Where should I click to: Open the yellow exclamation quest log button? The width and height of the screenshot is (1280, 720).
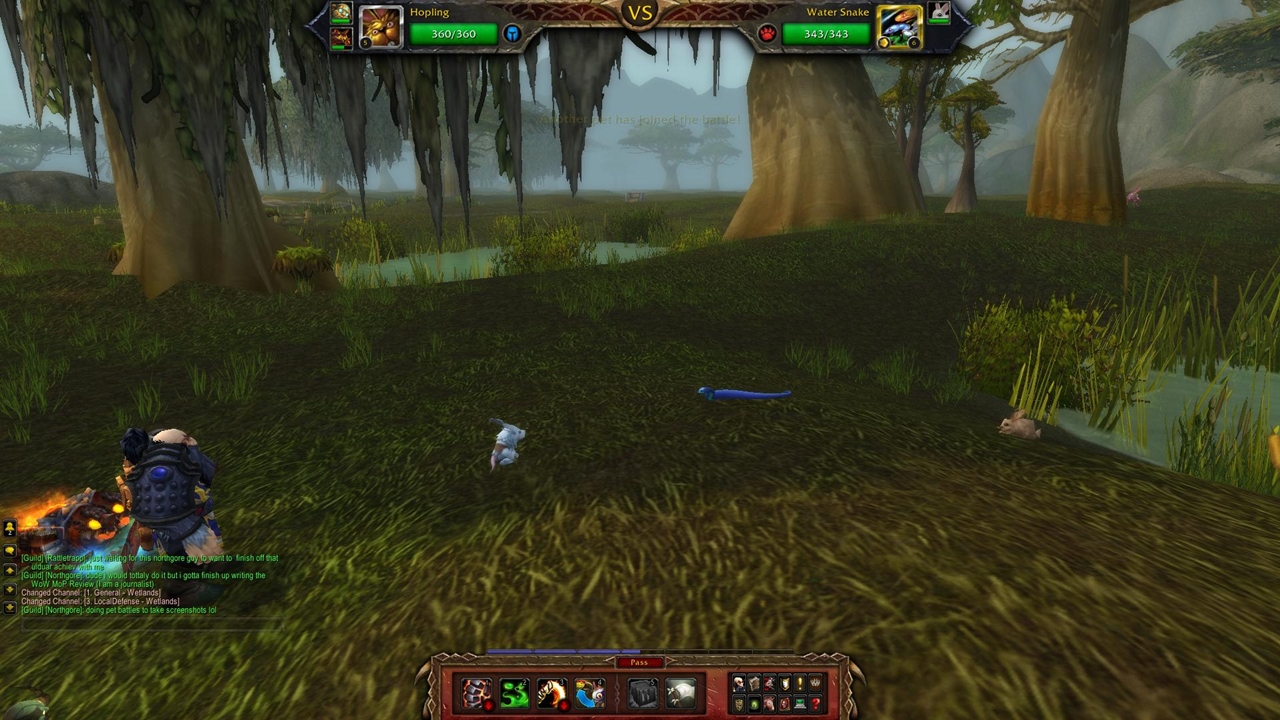pos(800,683)
